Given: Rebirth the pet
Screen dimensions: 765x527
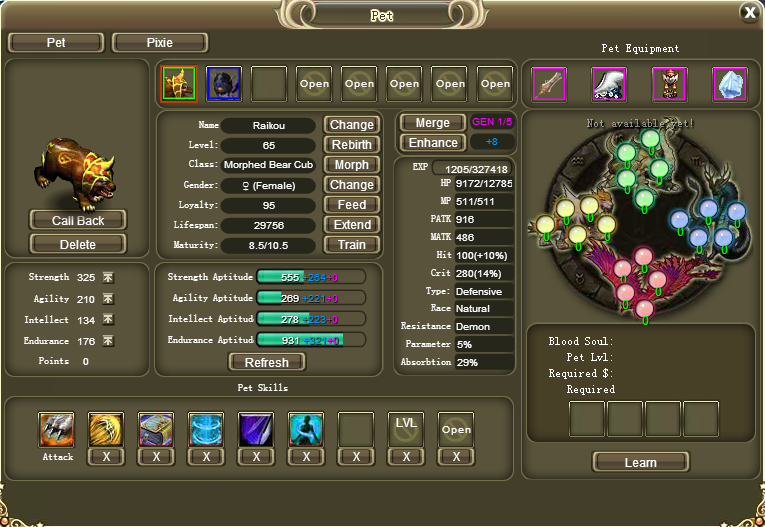Looking at the screenshot, I should pyautogui.click(x=351, y=145).
